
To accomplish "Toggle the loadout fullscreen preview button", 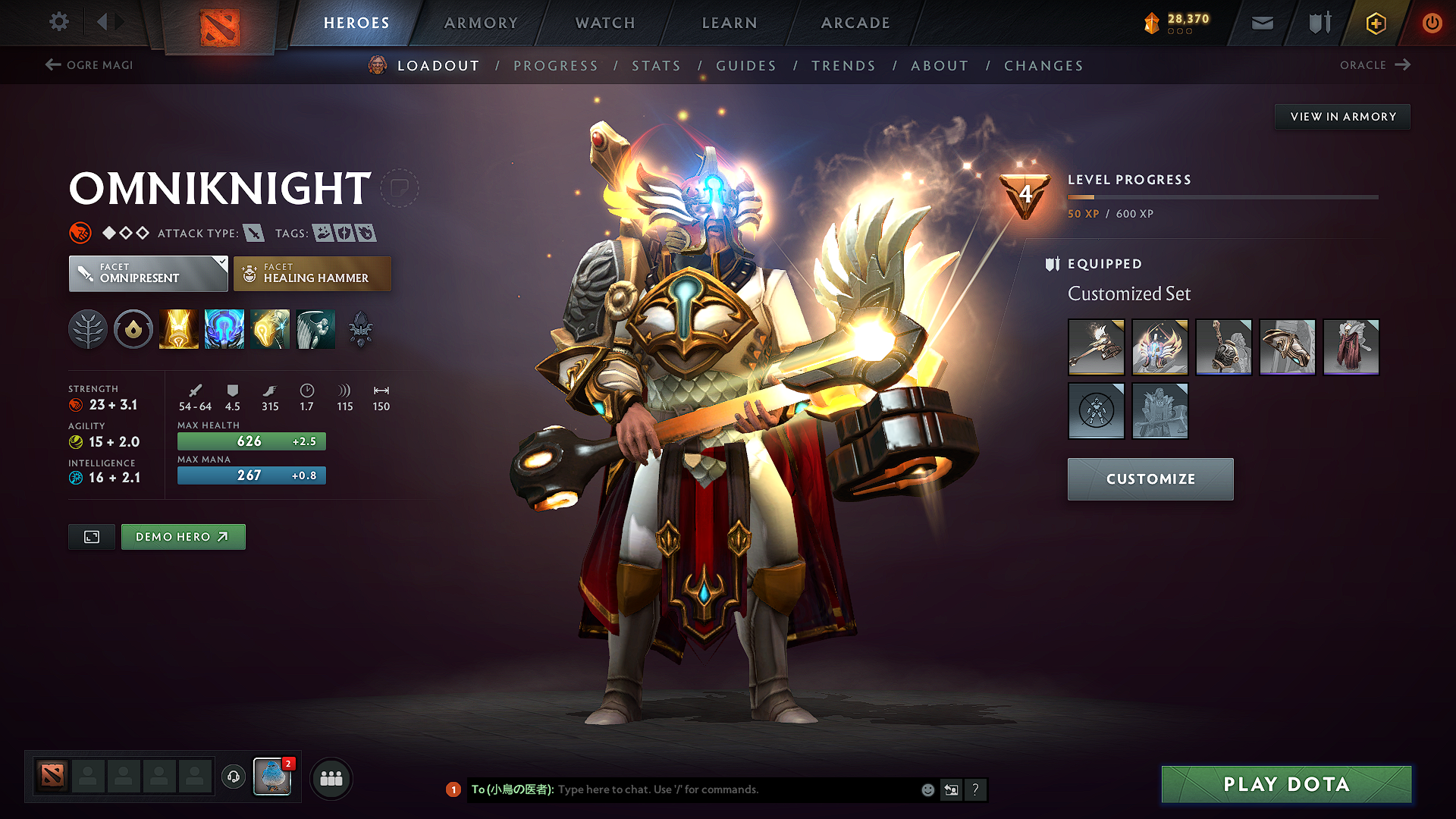I will tap(91, 536).
